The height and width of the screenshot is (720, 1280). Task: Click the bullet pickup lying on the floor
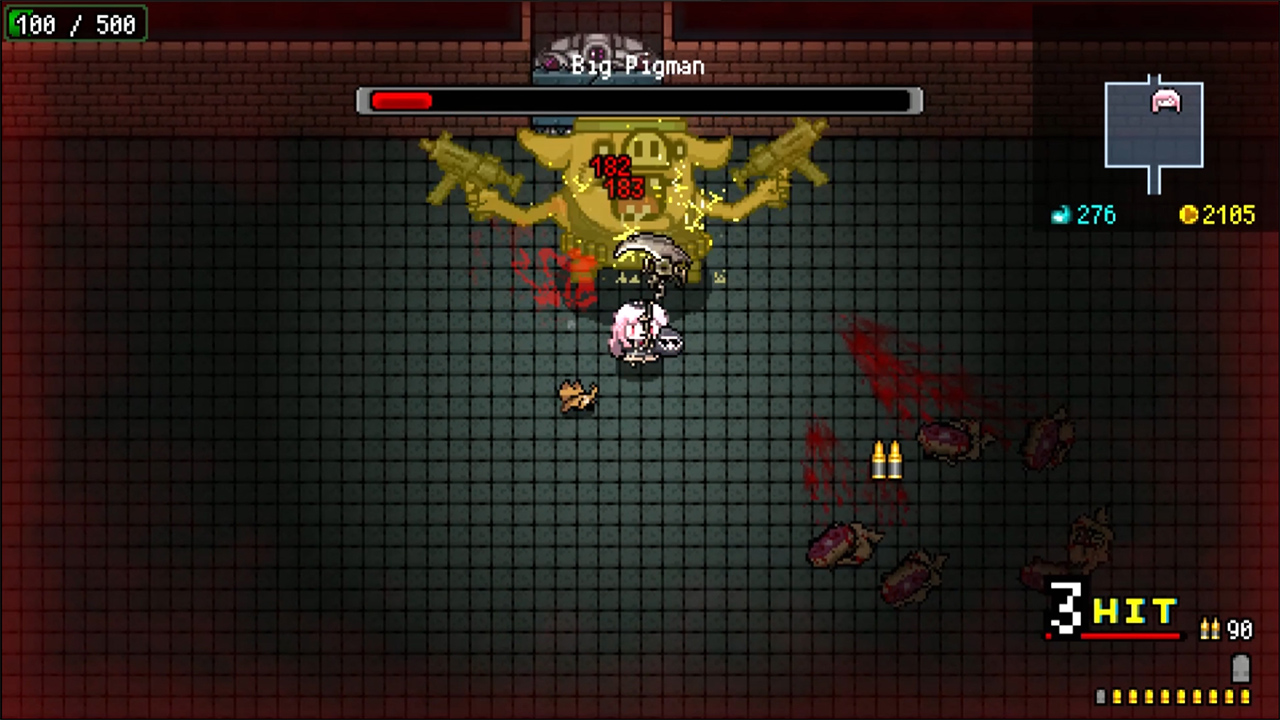[x=886, y=460]
